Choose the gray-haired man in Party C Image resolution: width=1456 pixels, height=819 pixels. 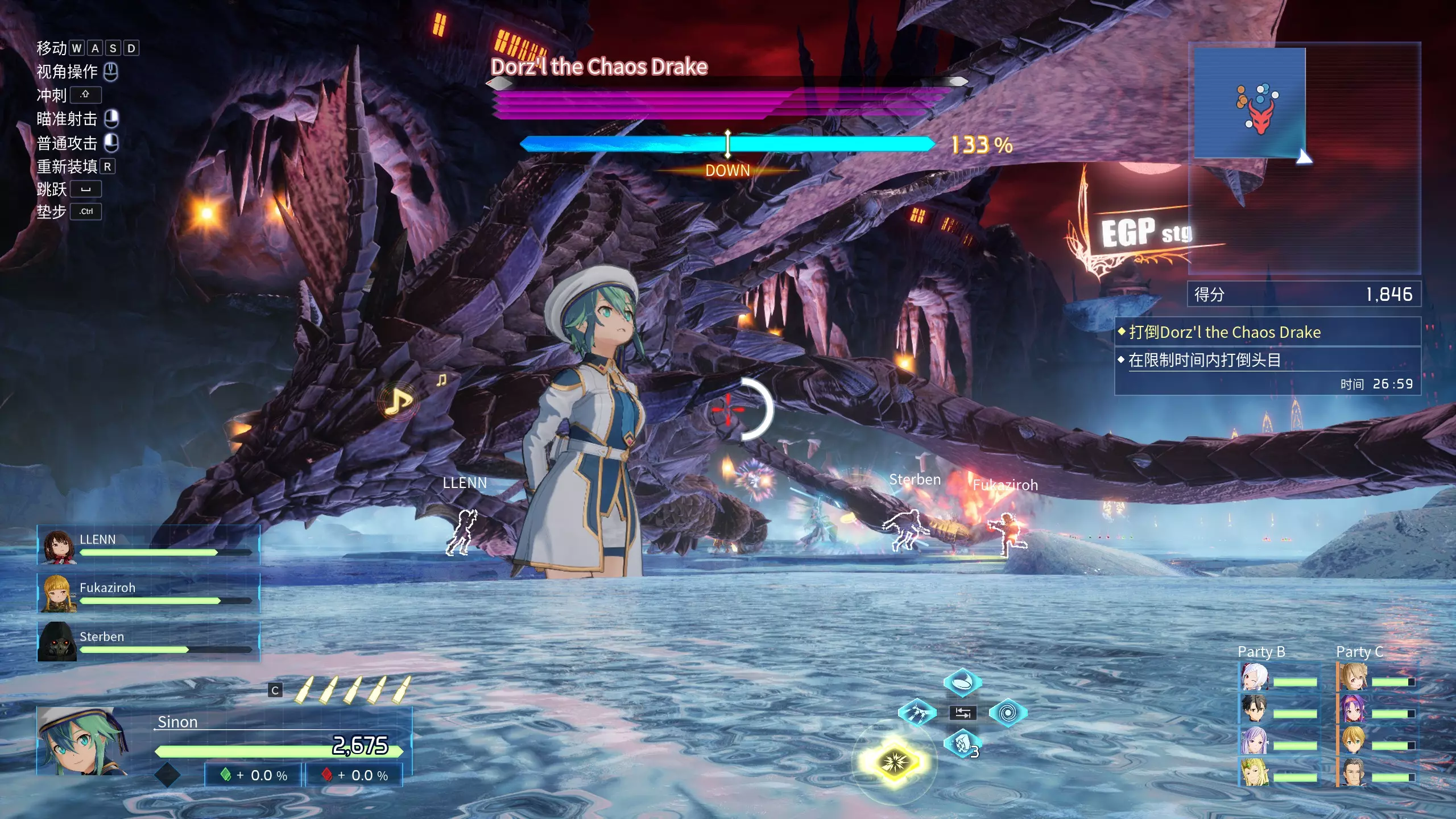click(x=1353, y=772)
